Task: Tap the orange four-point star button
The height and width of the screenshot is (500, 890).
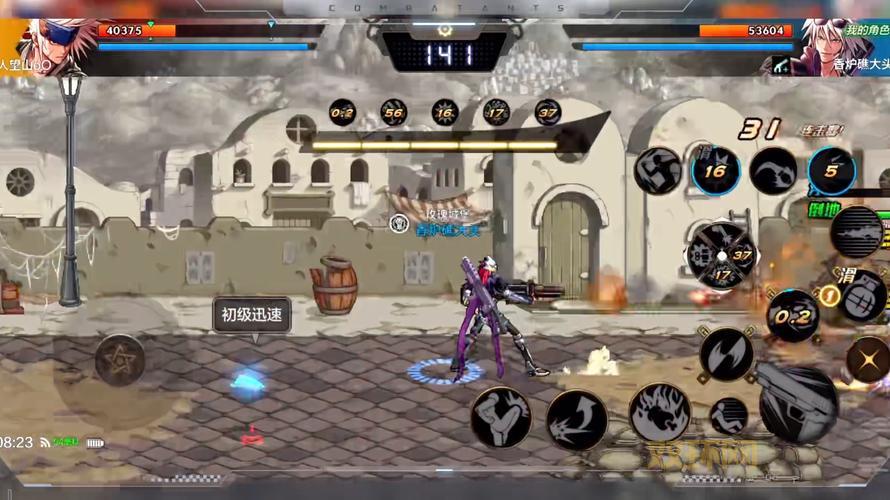Action: tap(868, 359)
